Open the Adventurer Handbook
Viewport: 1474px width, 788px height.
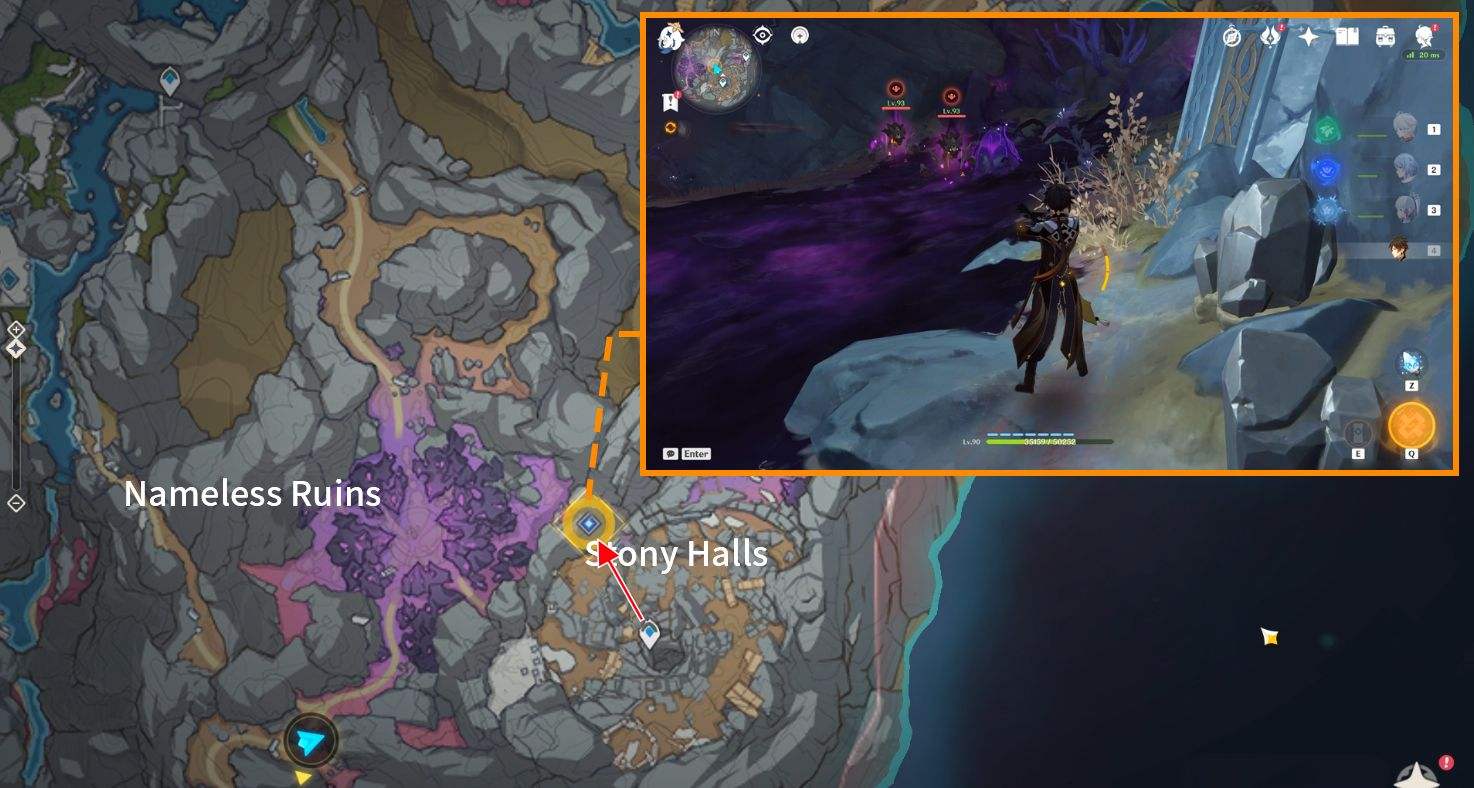pos(1232,37)
